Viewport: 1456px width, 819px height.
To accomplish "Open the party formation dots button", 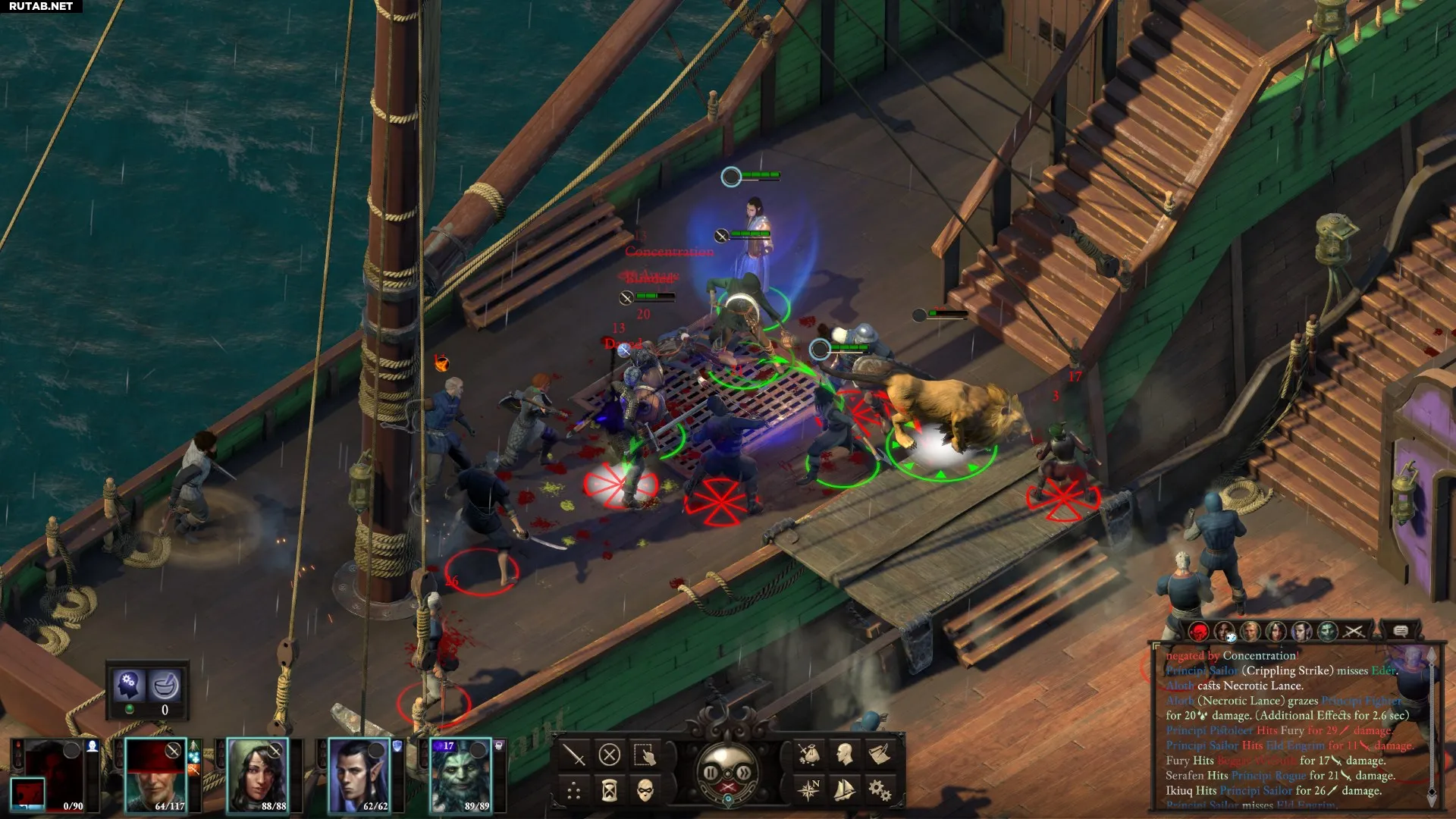I will [574, 792].
